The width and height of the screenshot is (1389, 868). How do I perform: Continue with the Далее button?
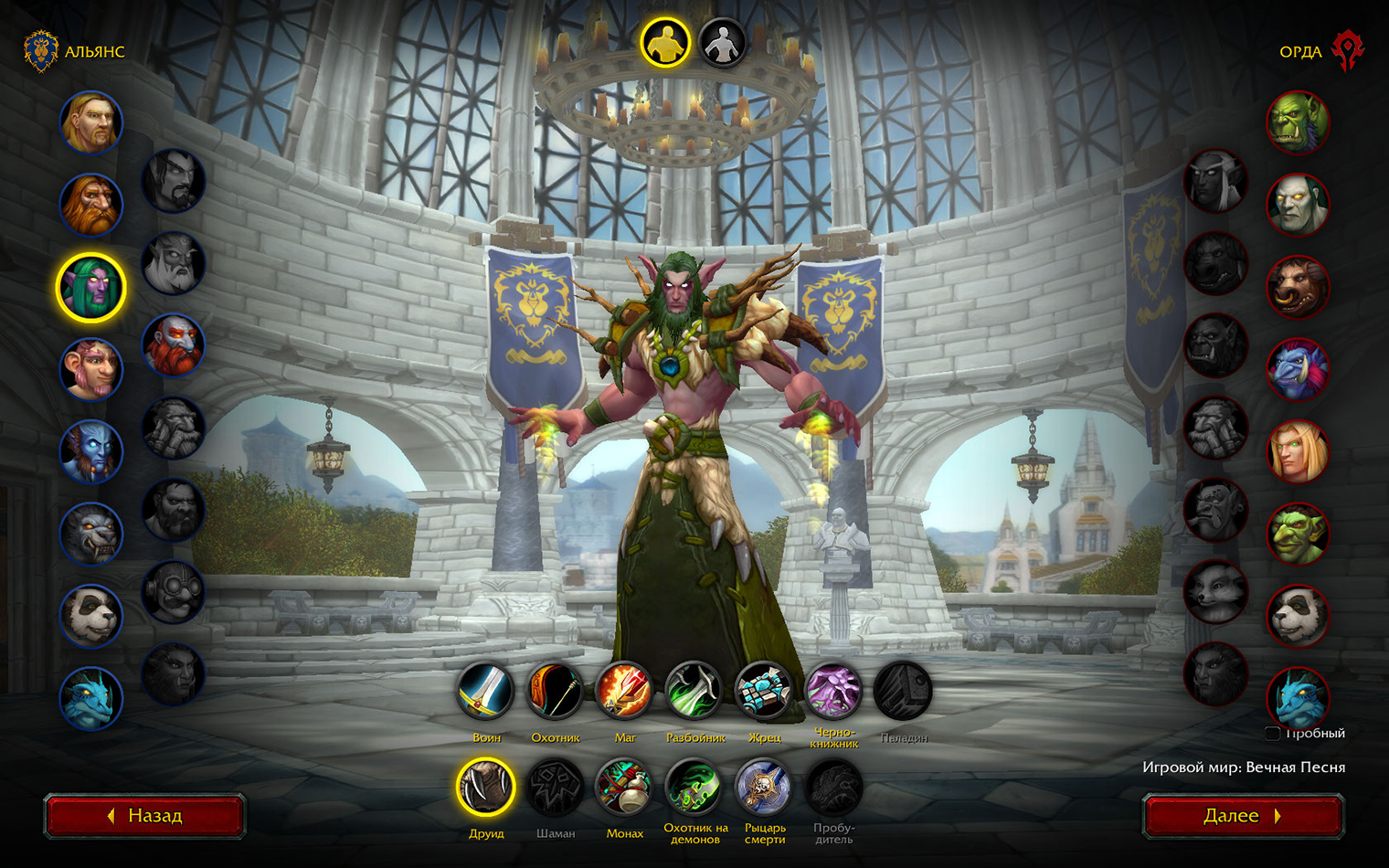click(1243, 815)
